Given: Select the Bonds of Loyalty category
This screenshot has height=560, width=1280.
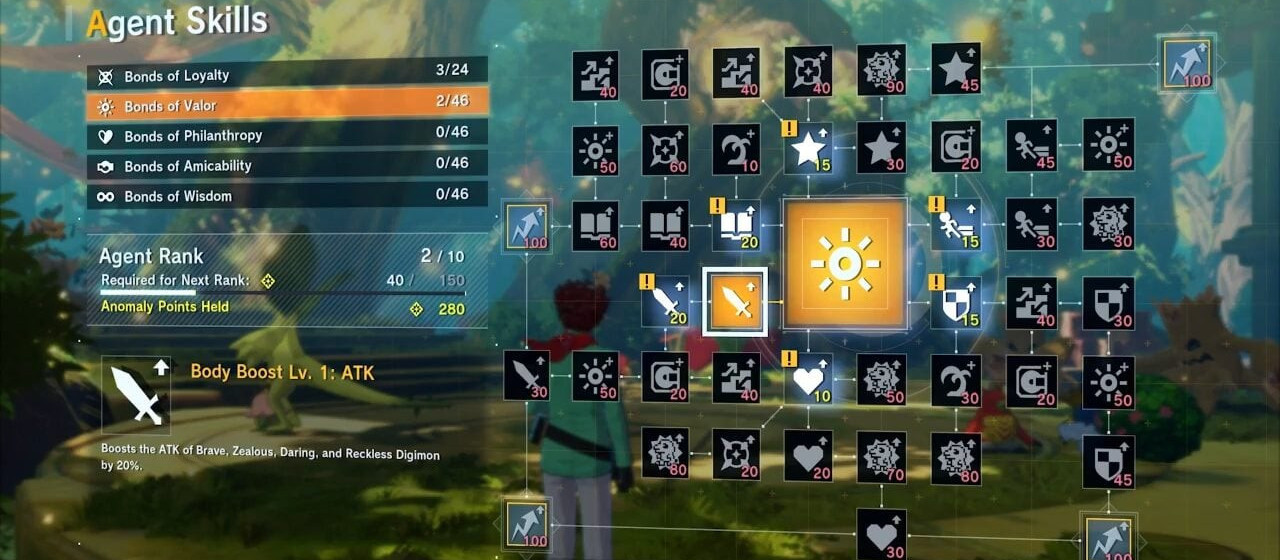Looking at the screenshot, I should click(287, 76).
